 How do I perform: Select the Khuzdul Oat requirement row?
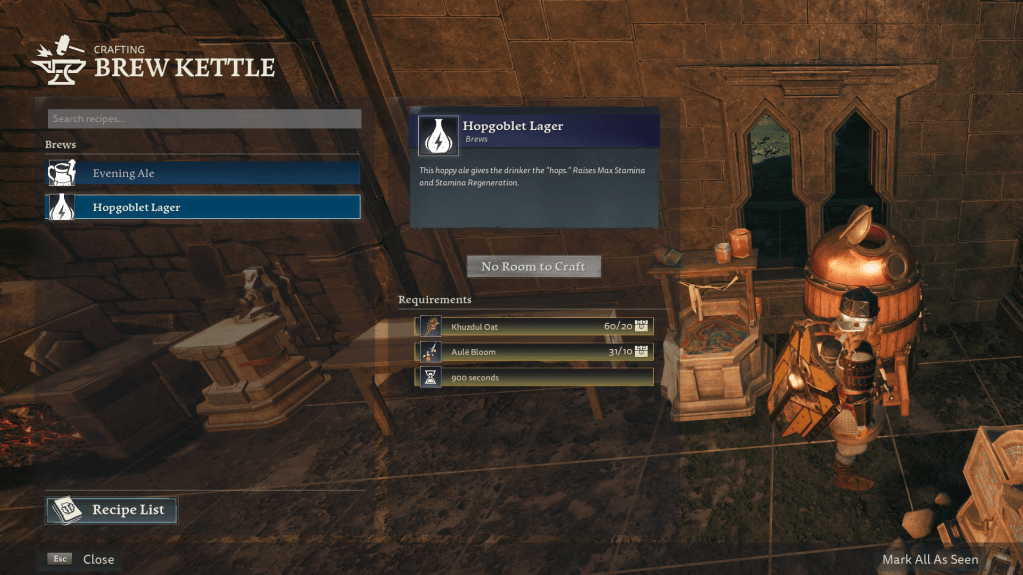click(x=534, y=326)
